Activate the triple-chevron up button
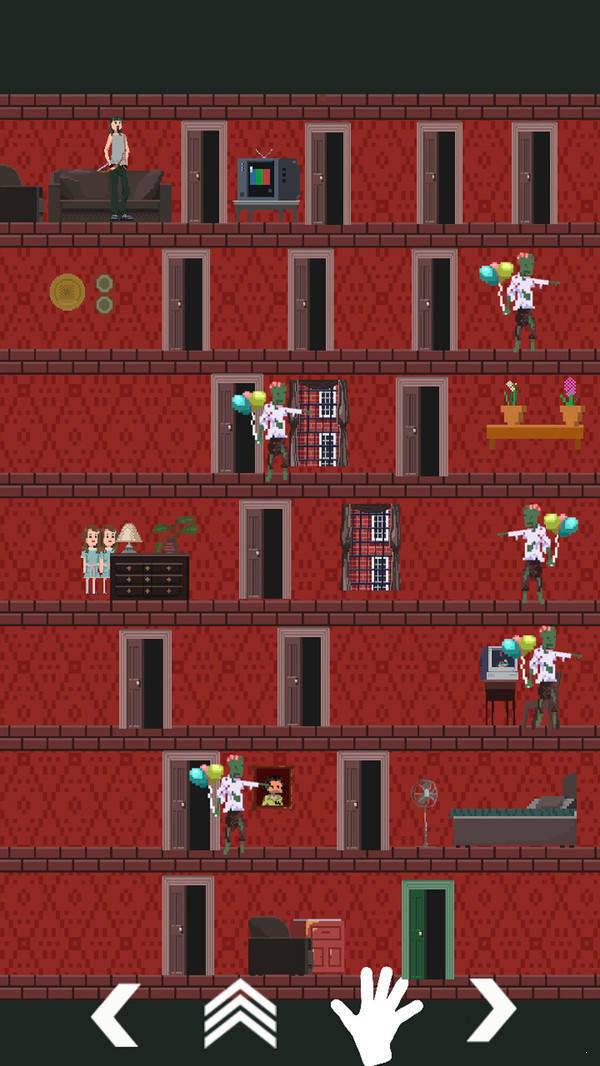The width and height of the screenshot is (600, 1066). click(x=240, y=1013)
